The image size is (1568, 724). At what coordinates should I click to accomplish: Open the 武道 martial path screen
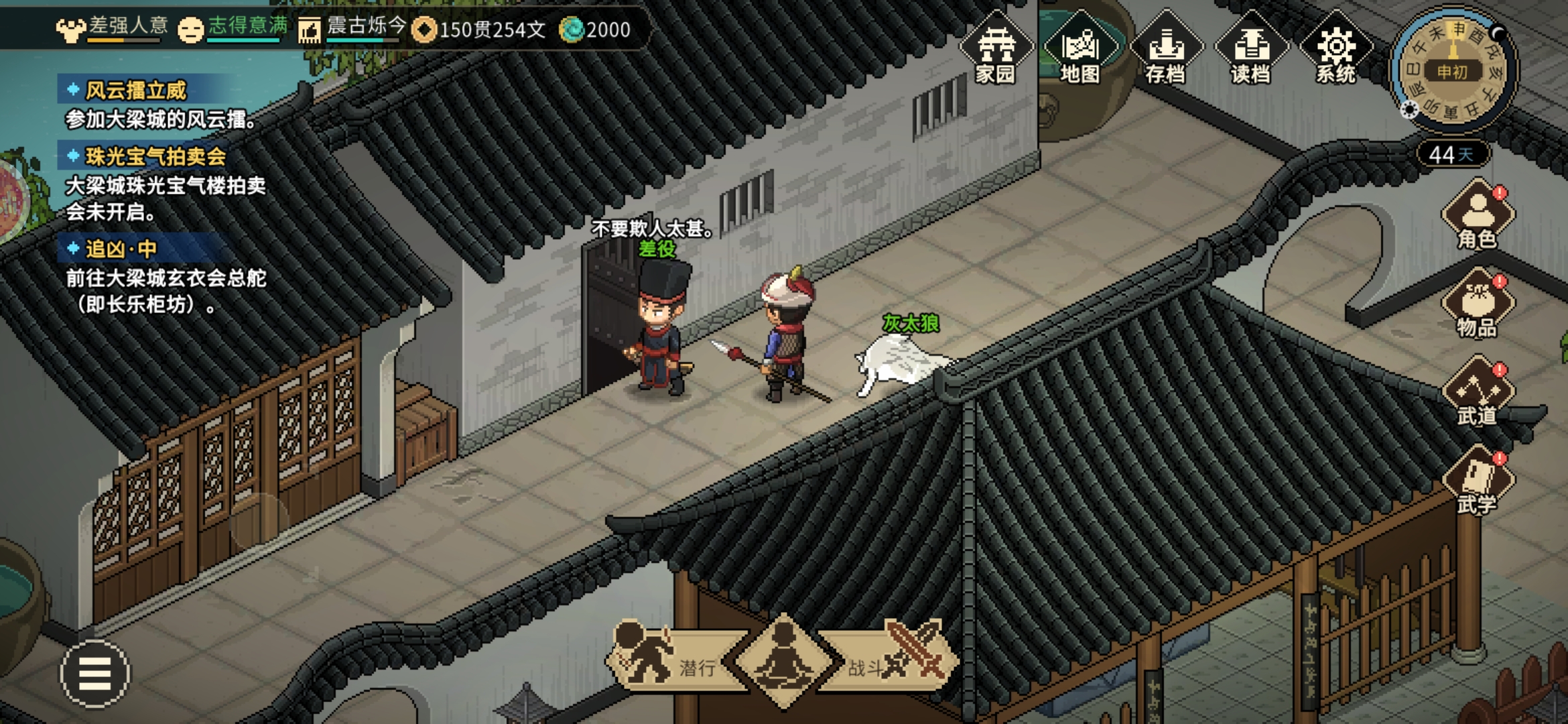tap(1478, 393)
